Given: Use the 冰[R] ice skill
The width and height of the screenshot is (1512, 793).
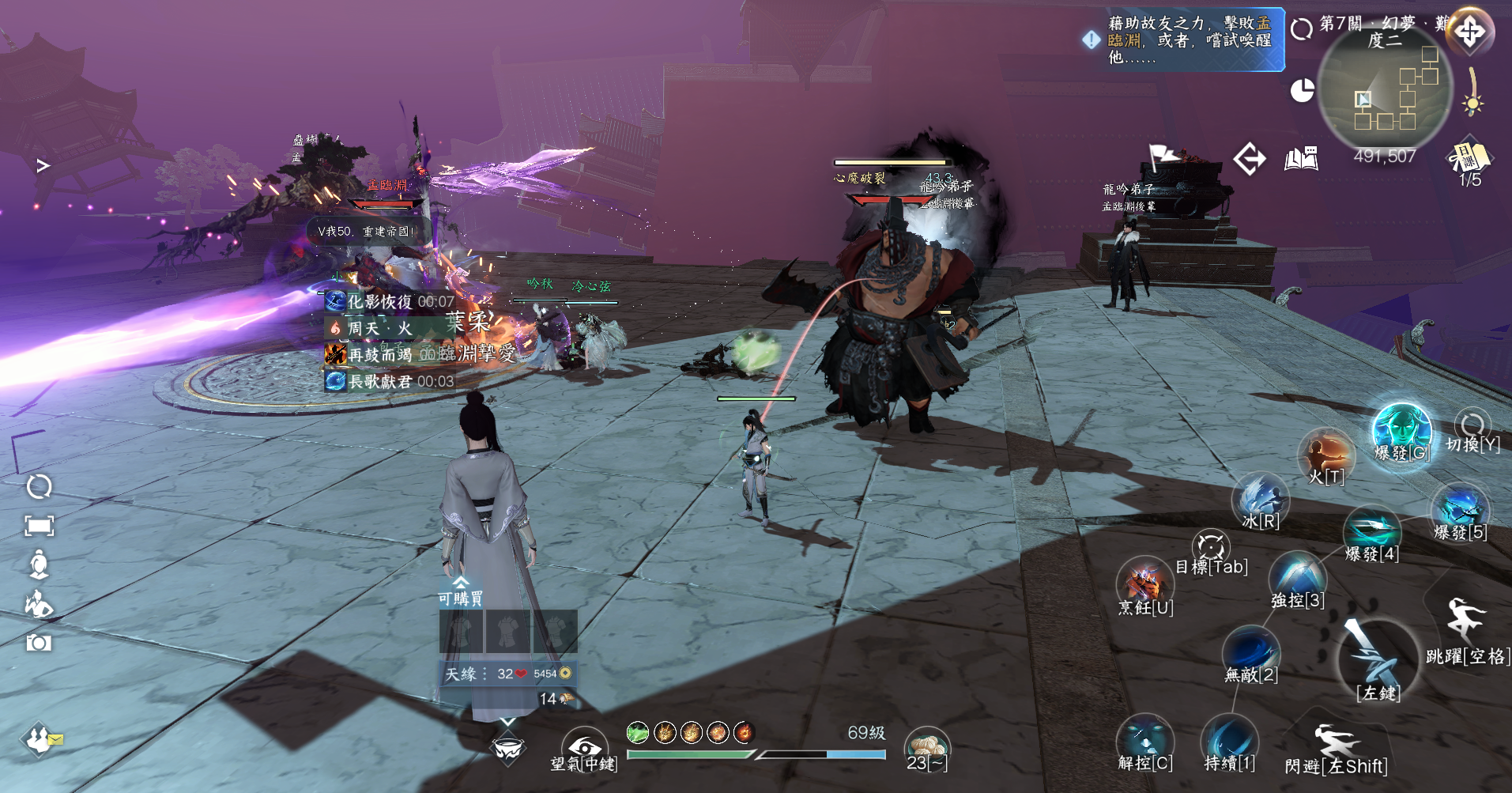Looking at the screenshot, I should (x=1260, y=499).
